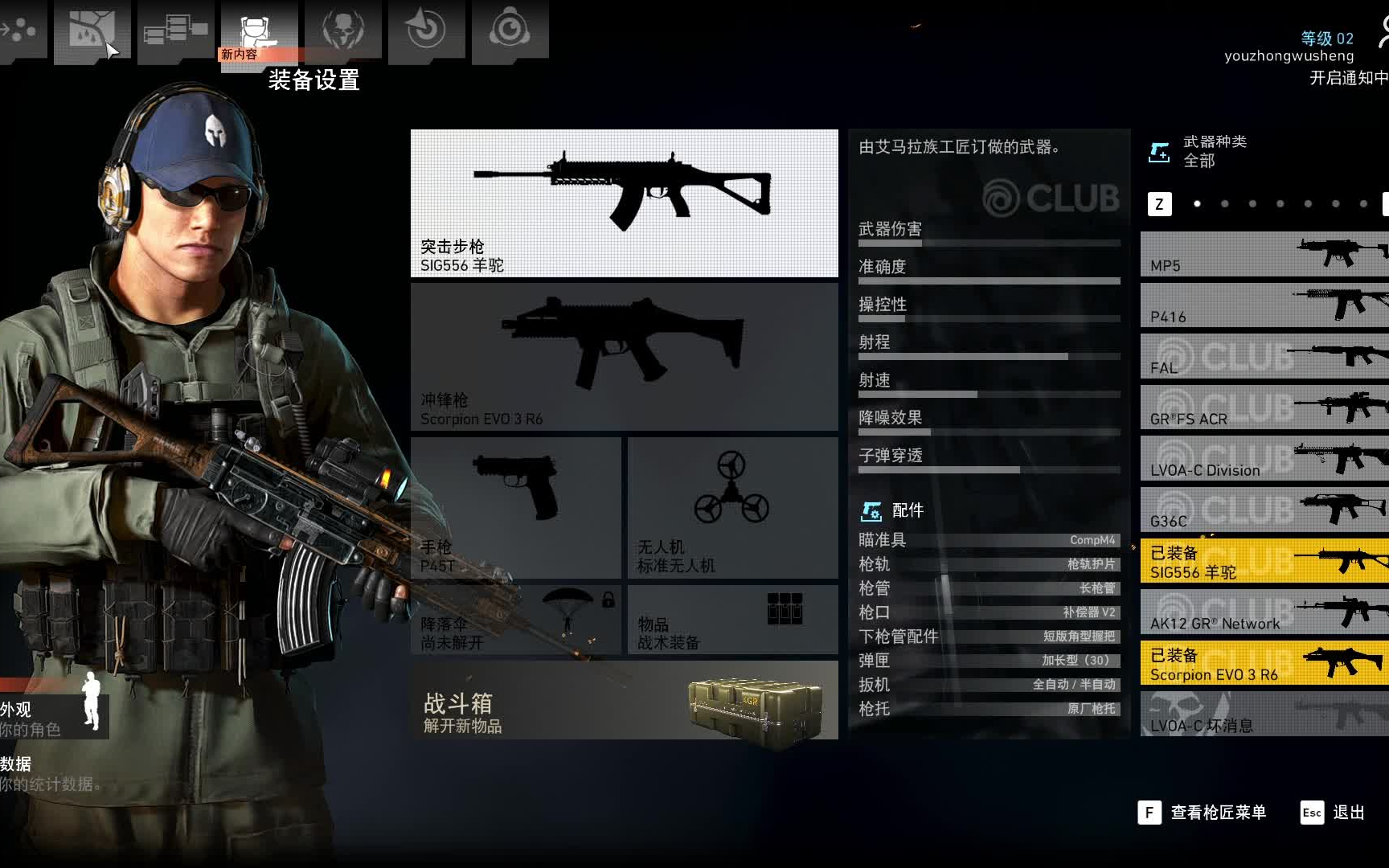This screenshot has height=868, width=1389.
Task: Select GR FS ACR in weapon list
Action: pos(1264,408)
